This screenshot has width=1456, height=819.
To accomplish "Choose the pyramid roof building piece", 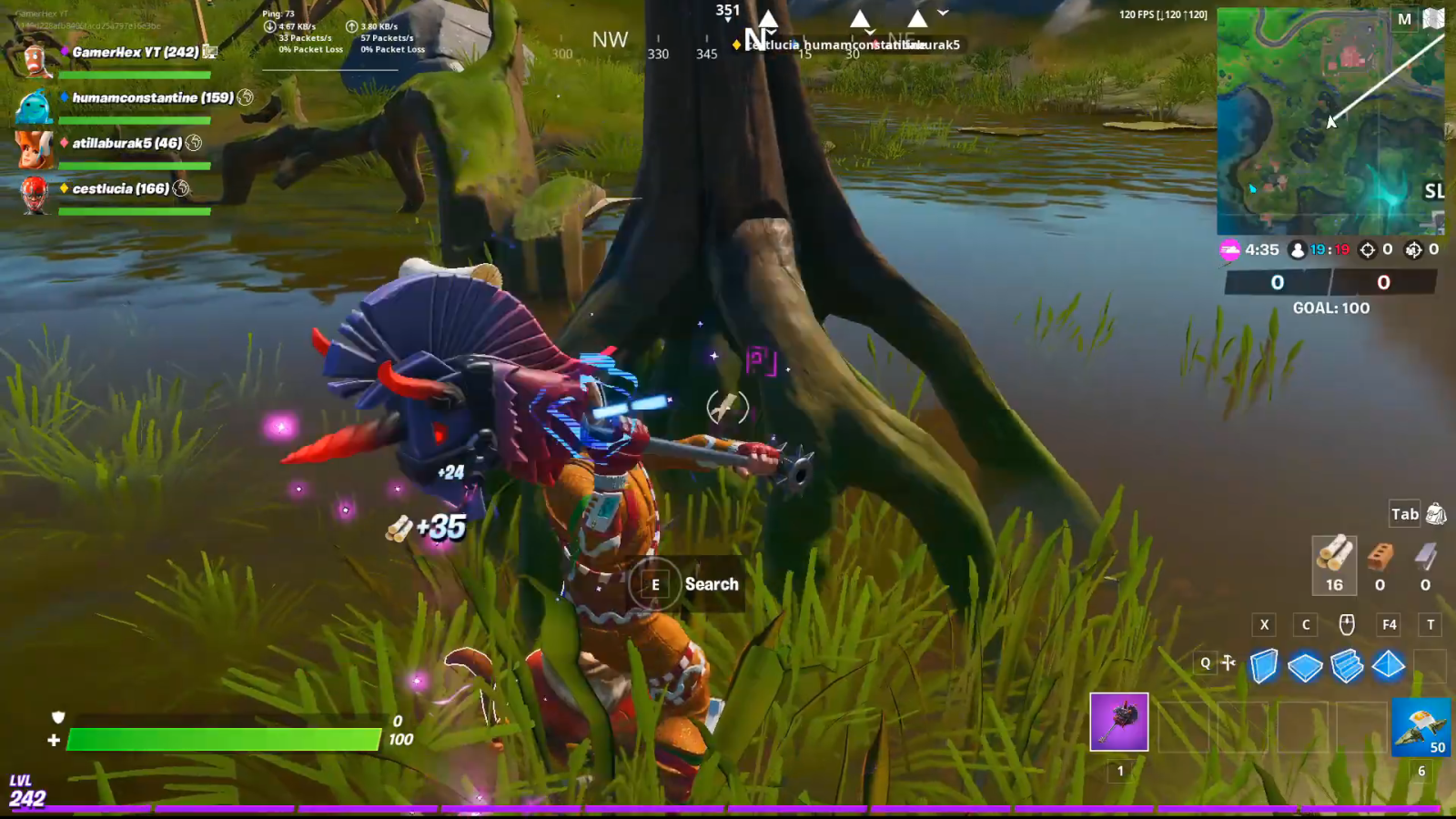I will pos(1389,666).
